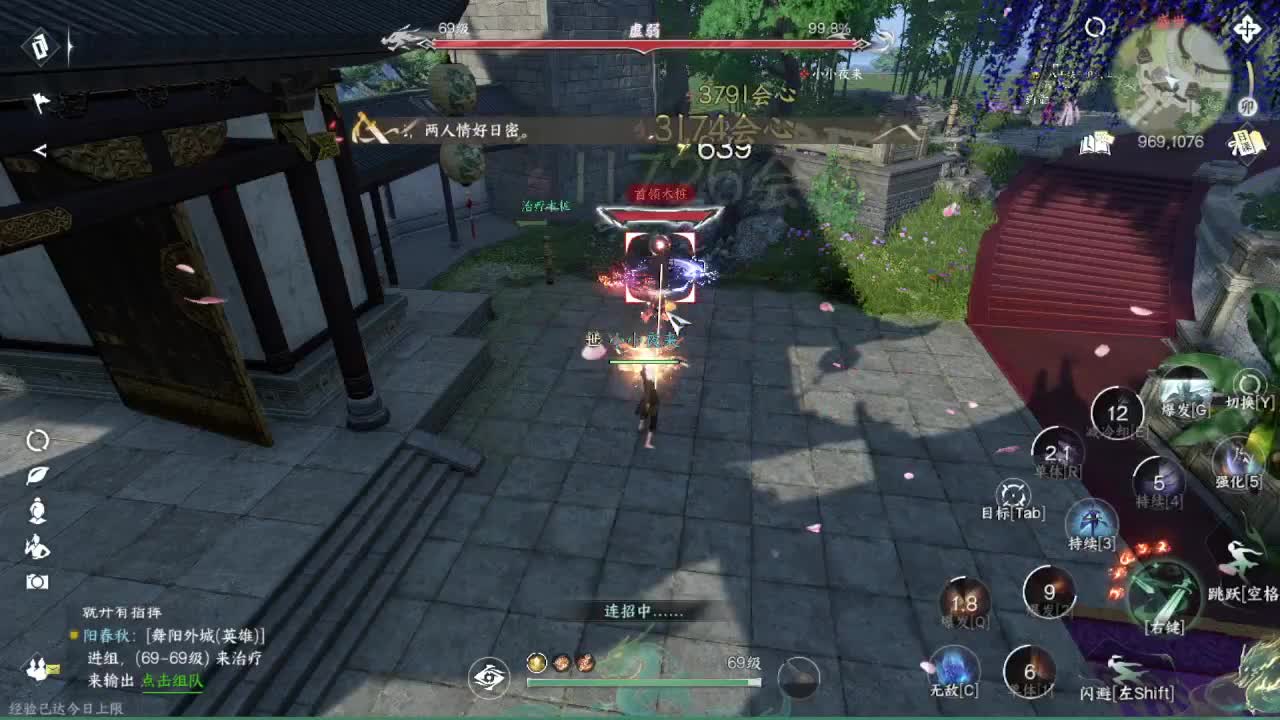Click the four-arrow navigation icon above the minimap

click(1245, 31)
